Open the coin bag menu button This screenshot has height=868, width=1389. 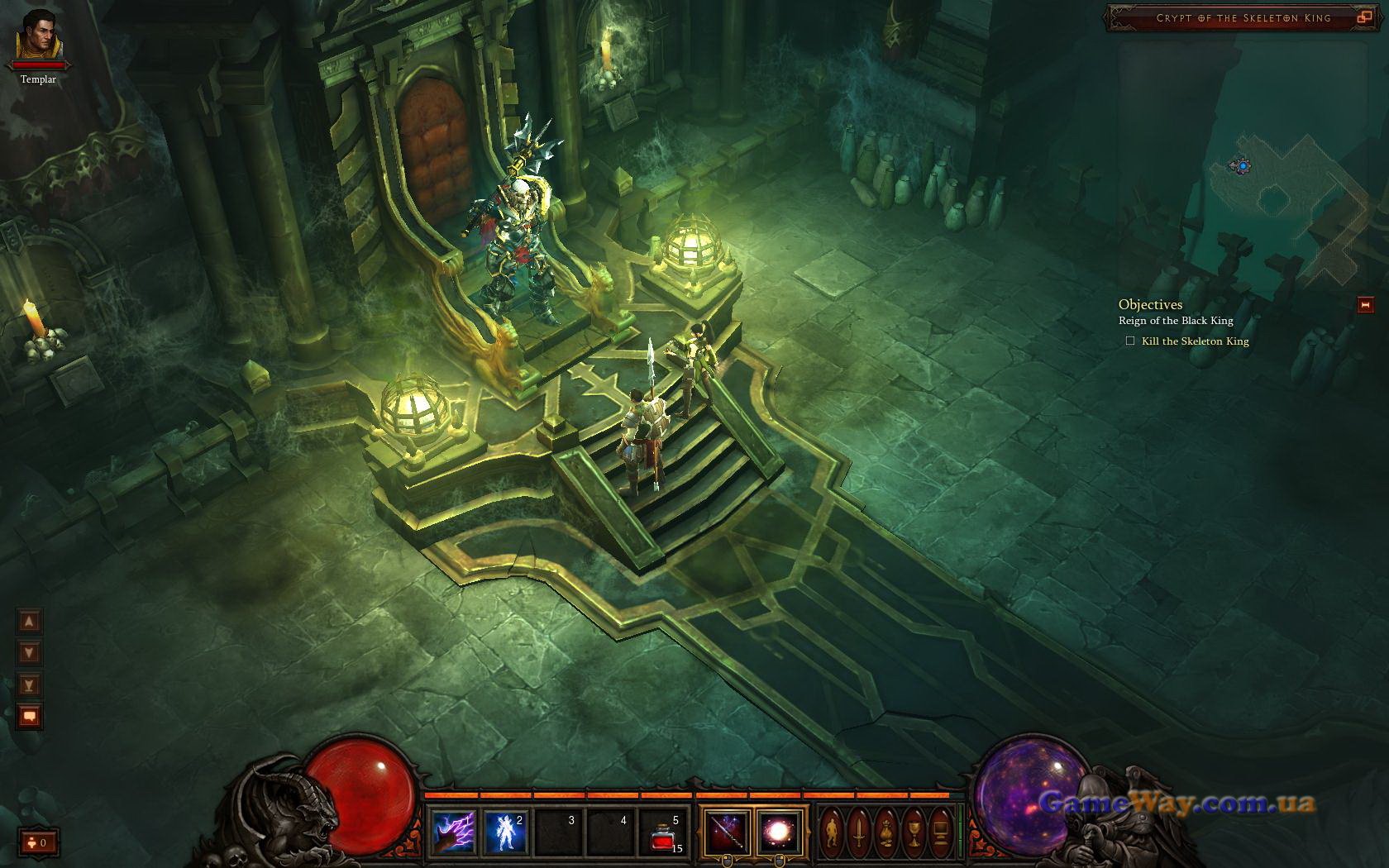coord(886,831)
